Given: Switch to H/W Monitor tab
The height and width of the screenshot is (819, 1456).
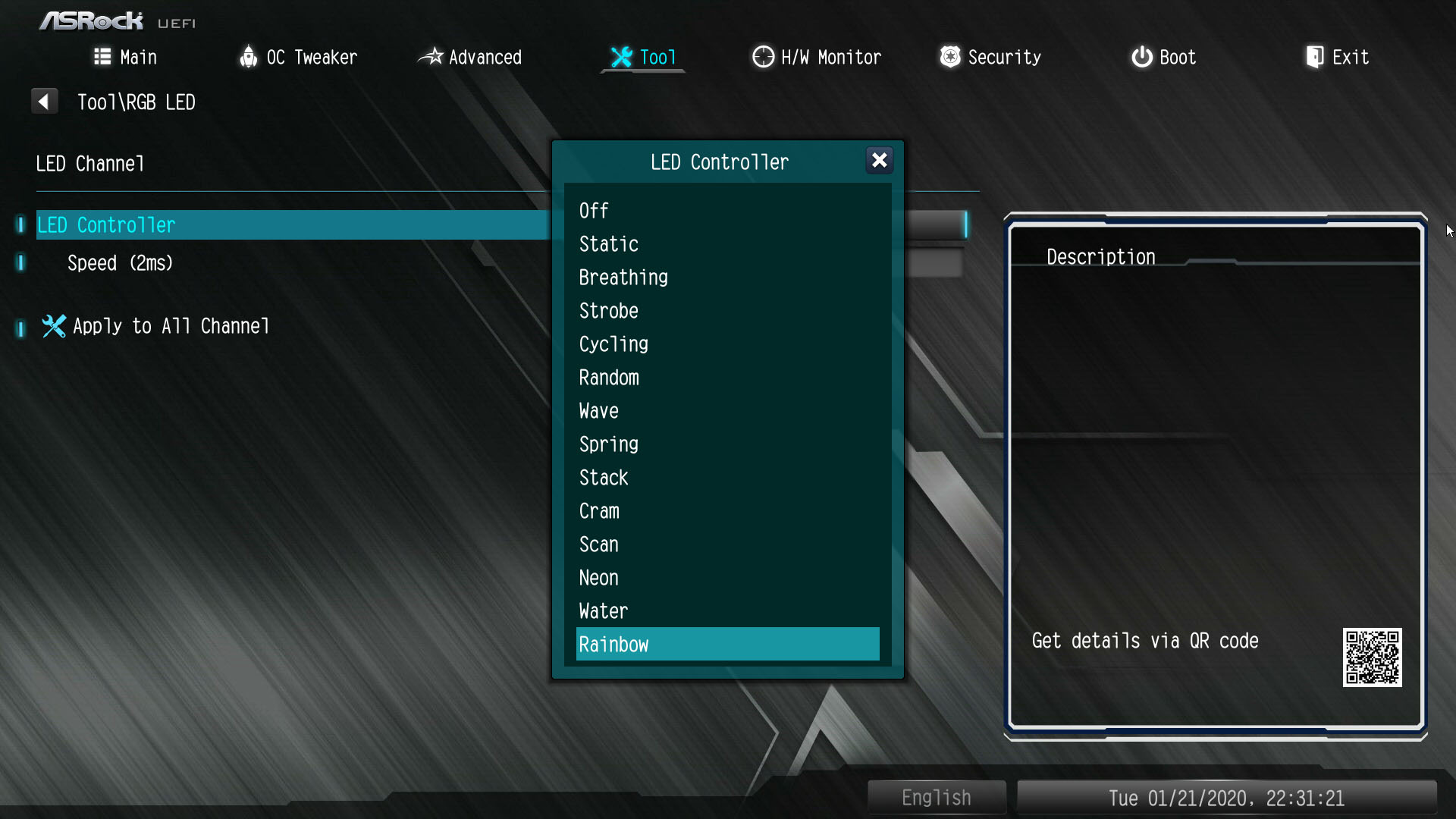Looking at the screenshot, I should [x=817, y=58].
